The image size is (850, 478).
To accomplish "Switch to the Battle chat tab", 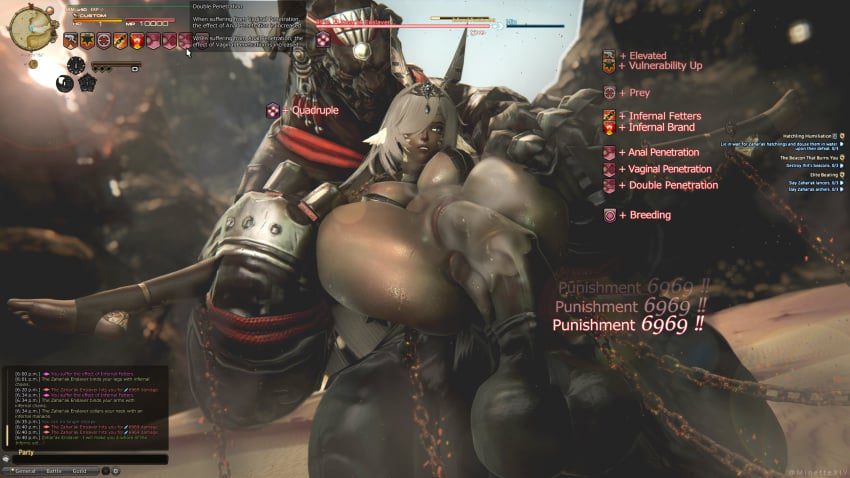I will pyautogui.click(x=53, y=470).
